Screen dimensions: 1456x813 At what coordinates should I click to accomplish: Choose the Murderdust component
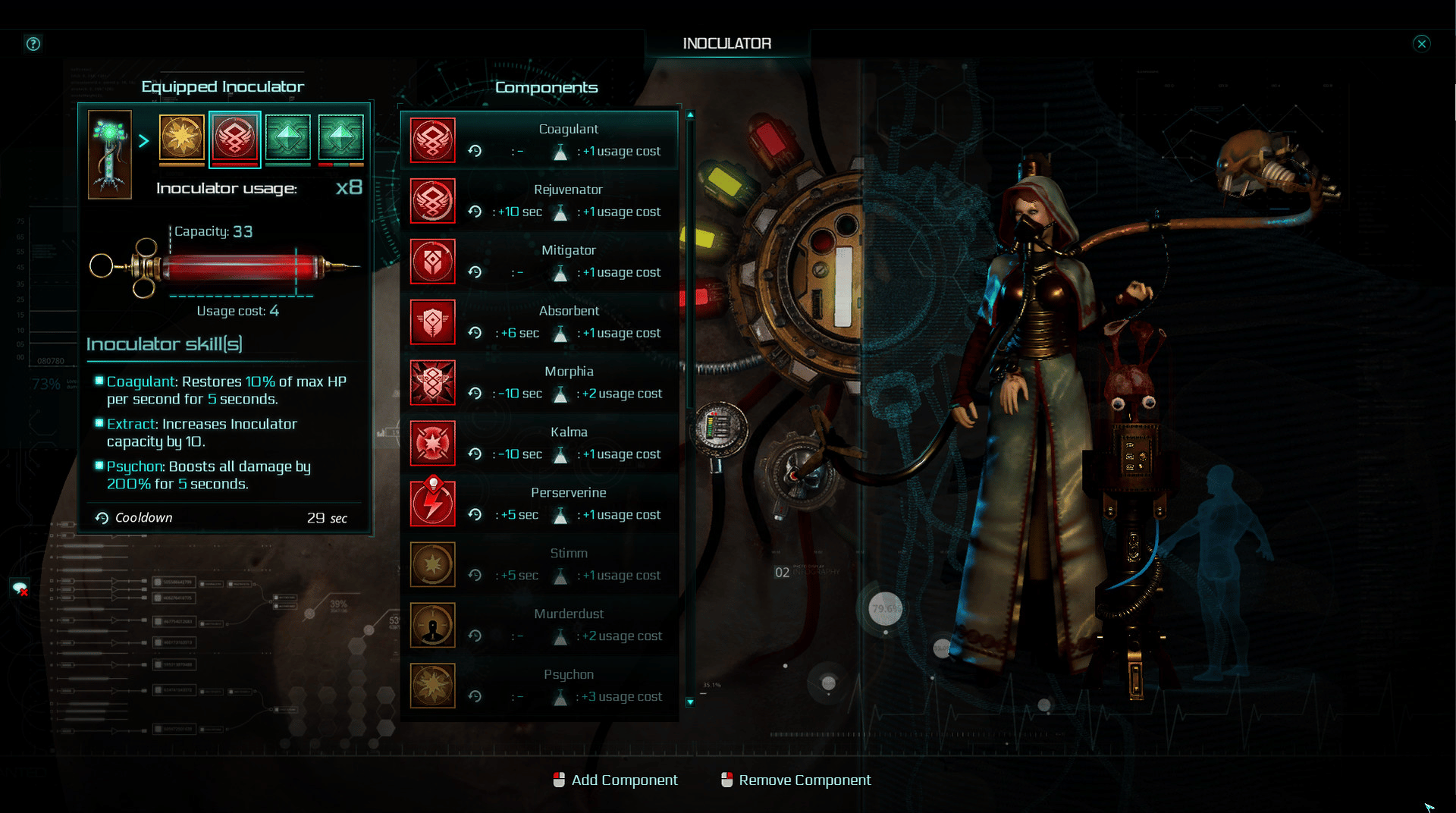[x=539, y=626]
